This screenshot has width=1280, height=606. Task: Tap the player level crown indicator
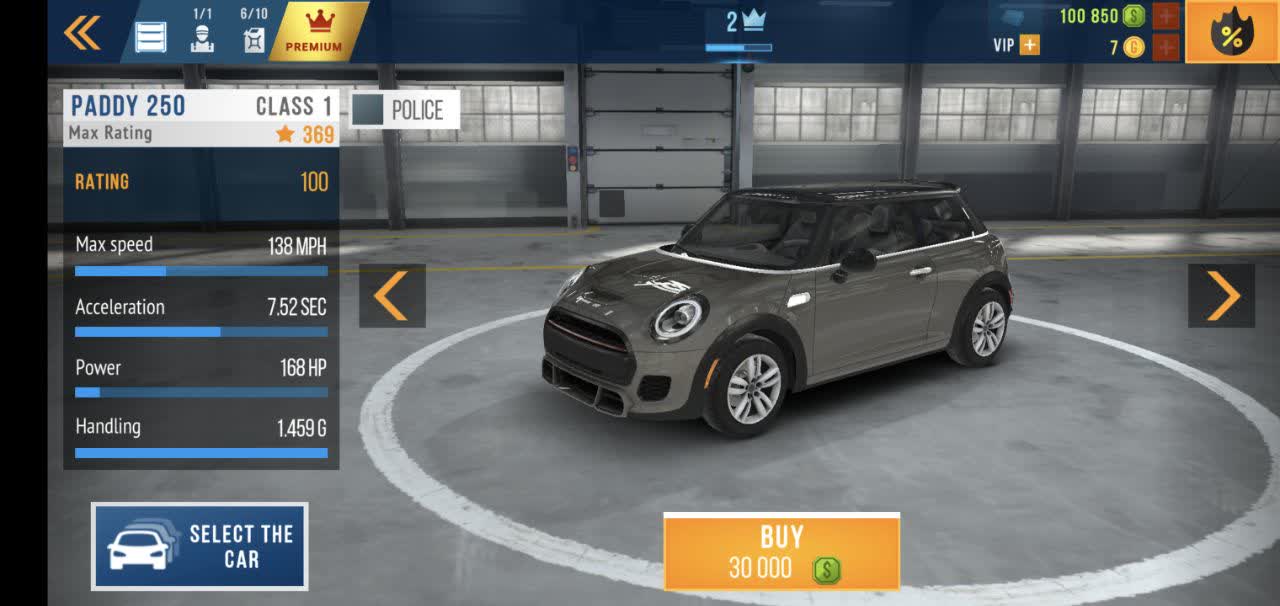pyautogui.click(x=744, y=24)
